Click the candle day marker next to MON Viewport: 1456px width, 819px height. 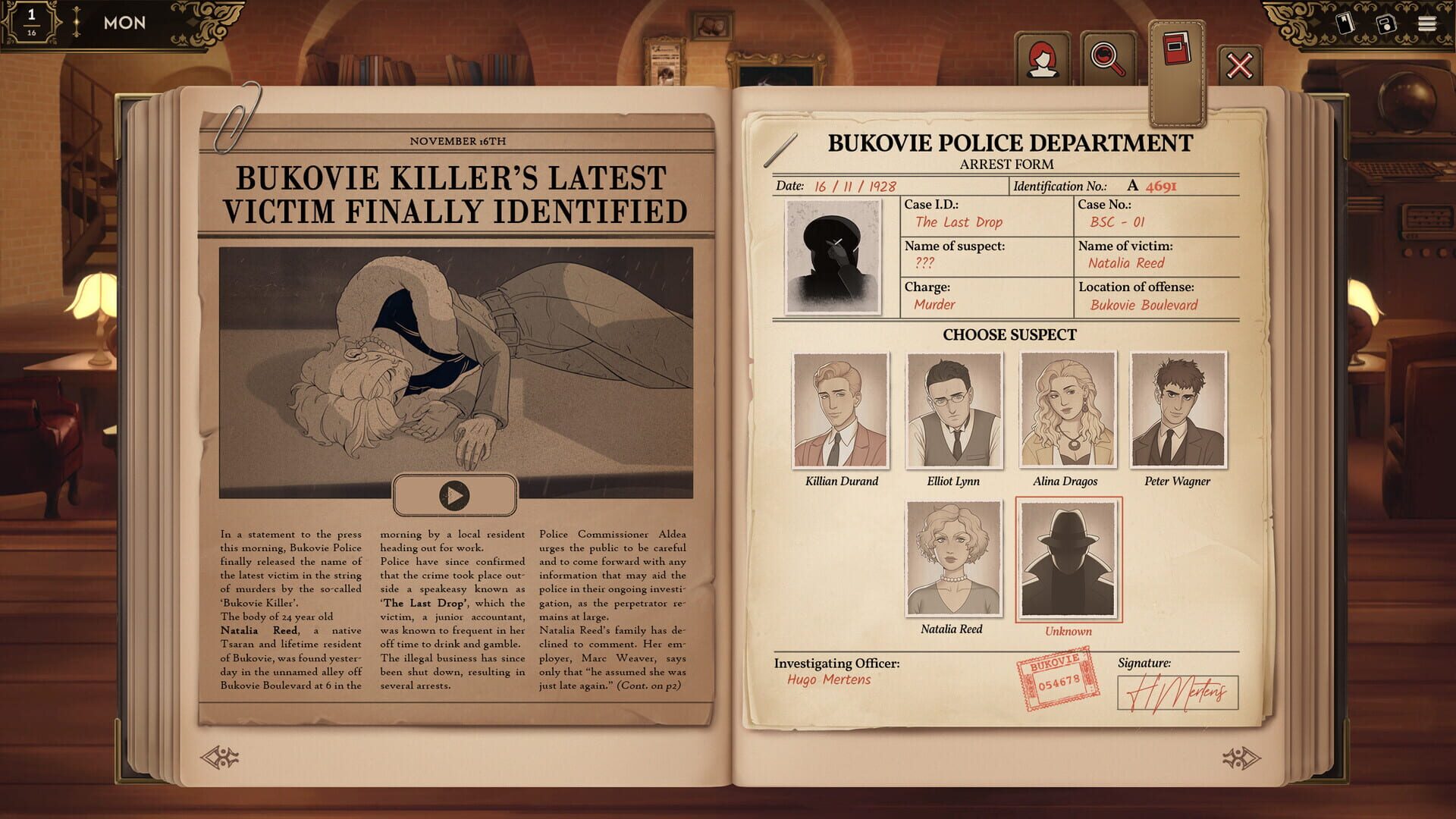click(x=75, y=21)
